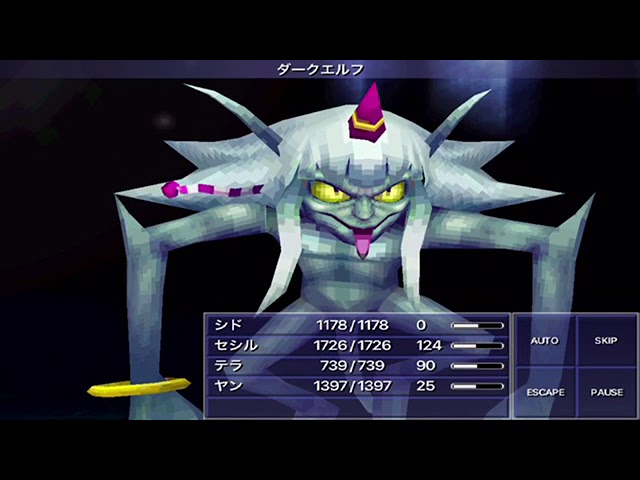Pause the battle with PAUSE
The height and width of the screenshot is (480, 640).
606,392
